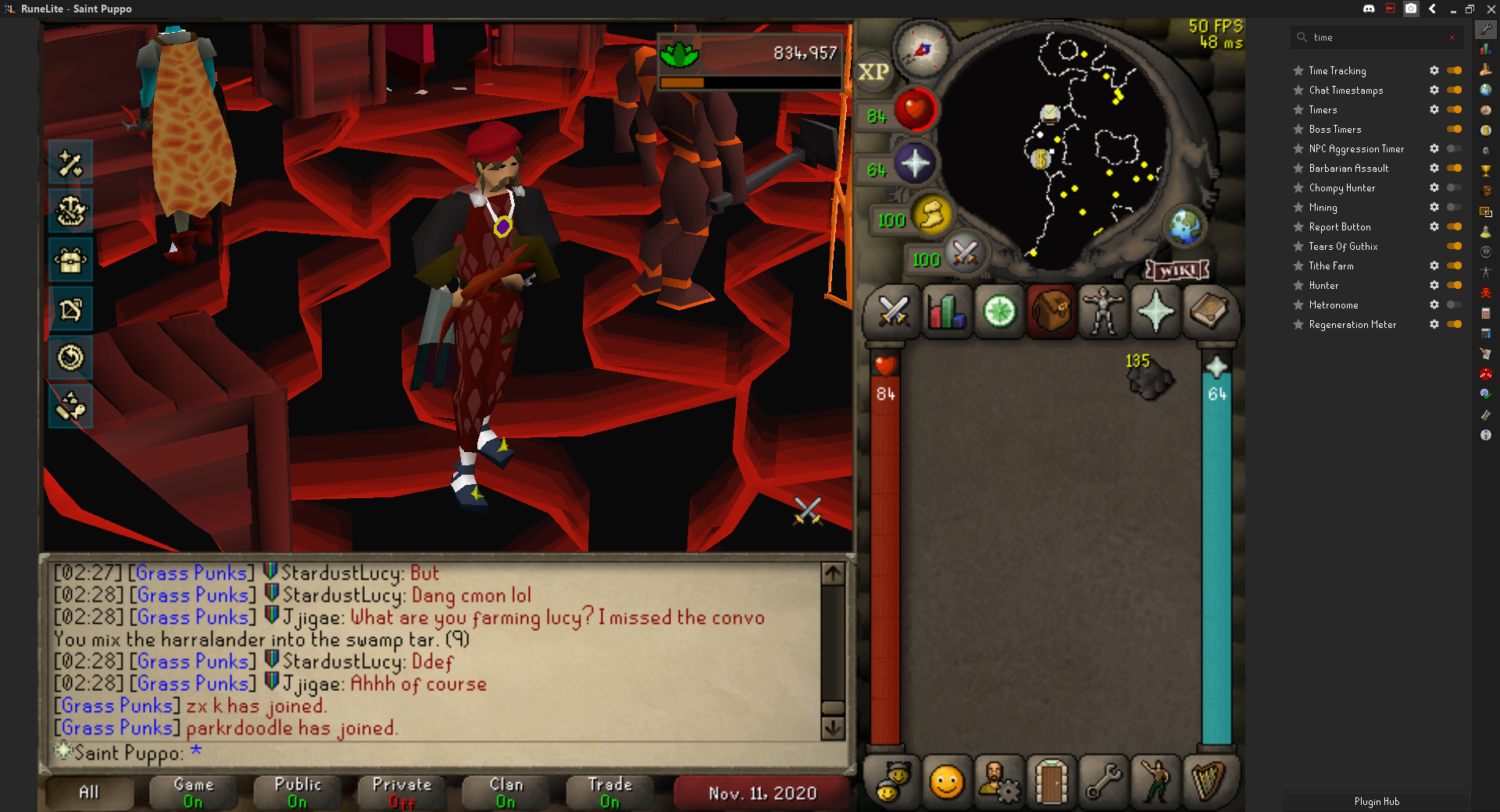Open the Plugin Hub
The height and width of the screenshot is (812, 1500).
[1377, 802]
